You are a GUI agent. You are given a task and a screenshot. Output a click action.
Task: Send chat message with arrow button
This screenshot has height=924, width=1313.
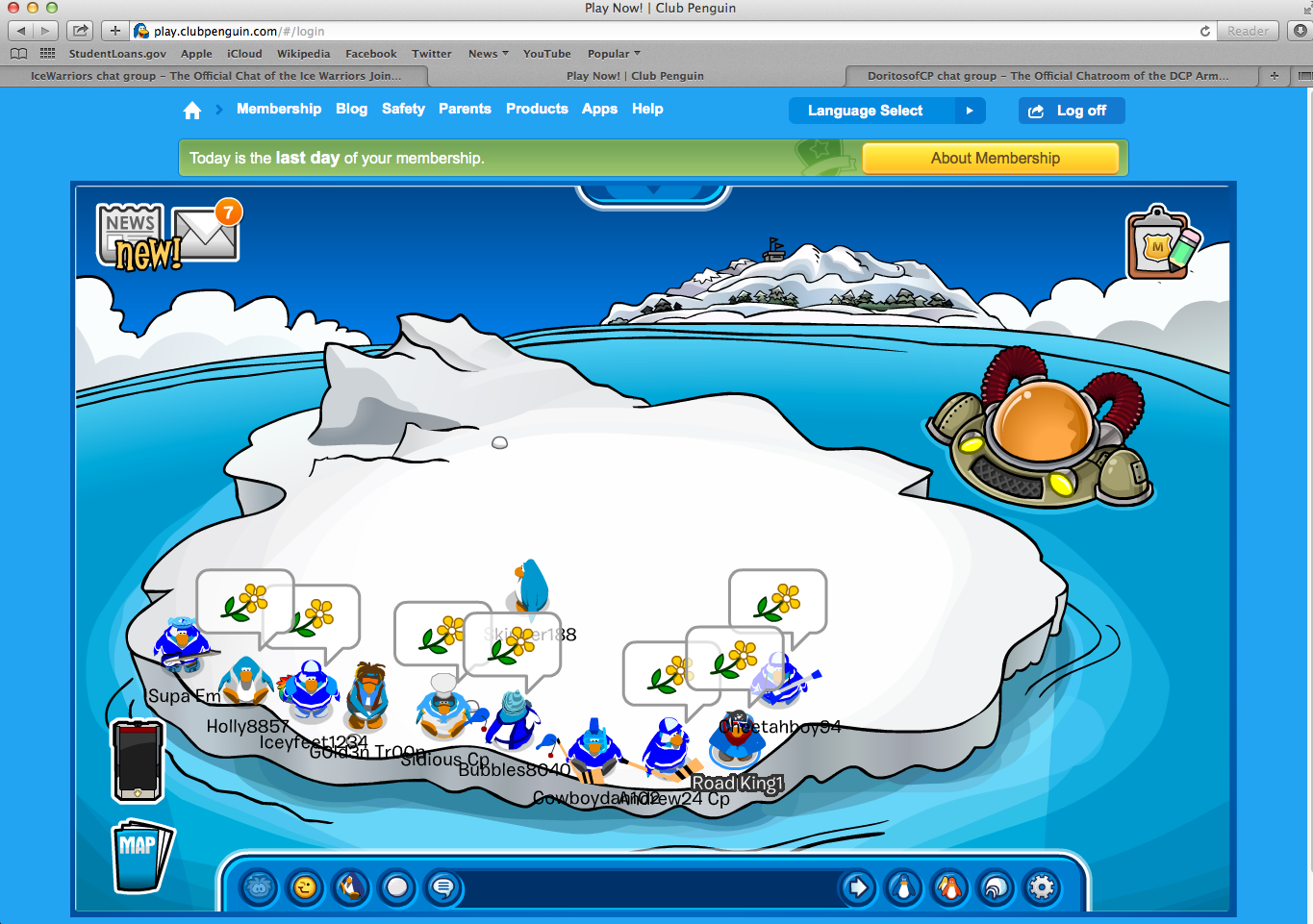pyautogui.click(x=857, y=887)
